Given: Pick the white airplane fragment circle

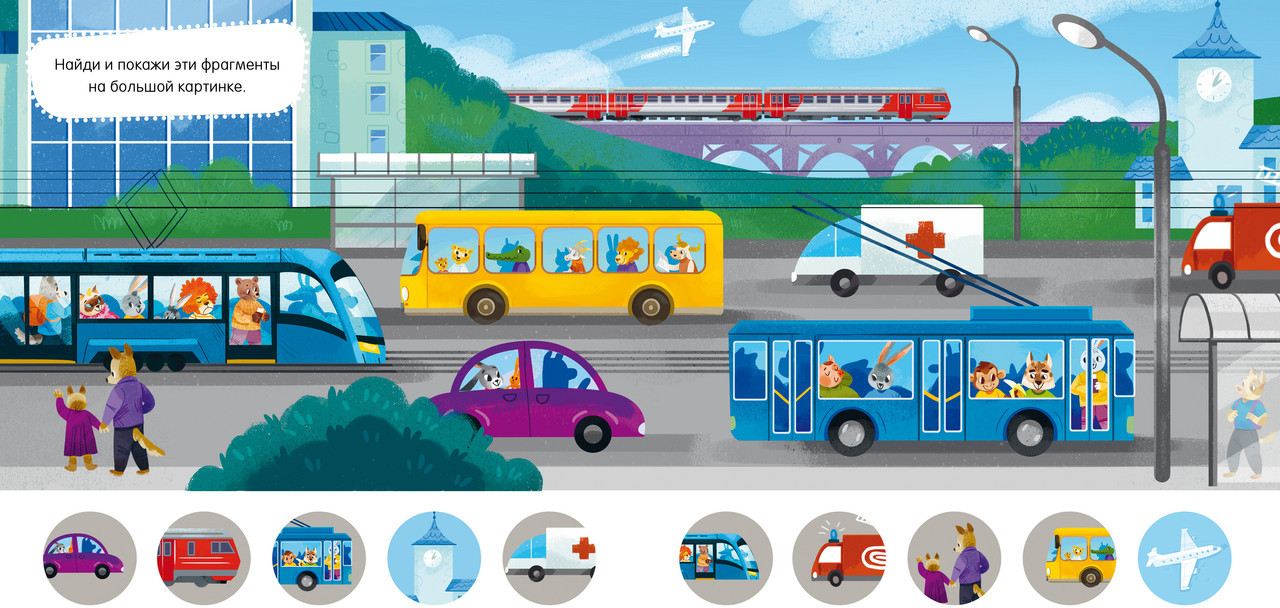Looking at the screenshot, I should tap(1185, 558).
